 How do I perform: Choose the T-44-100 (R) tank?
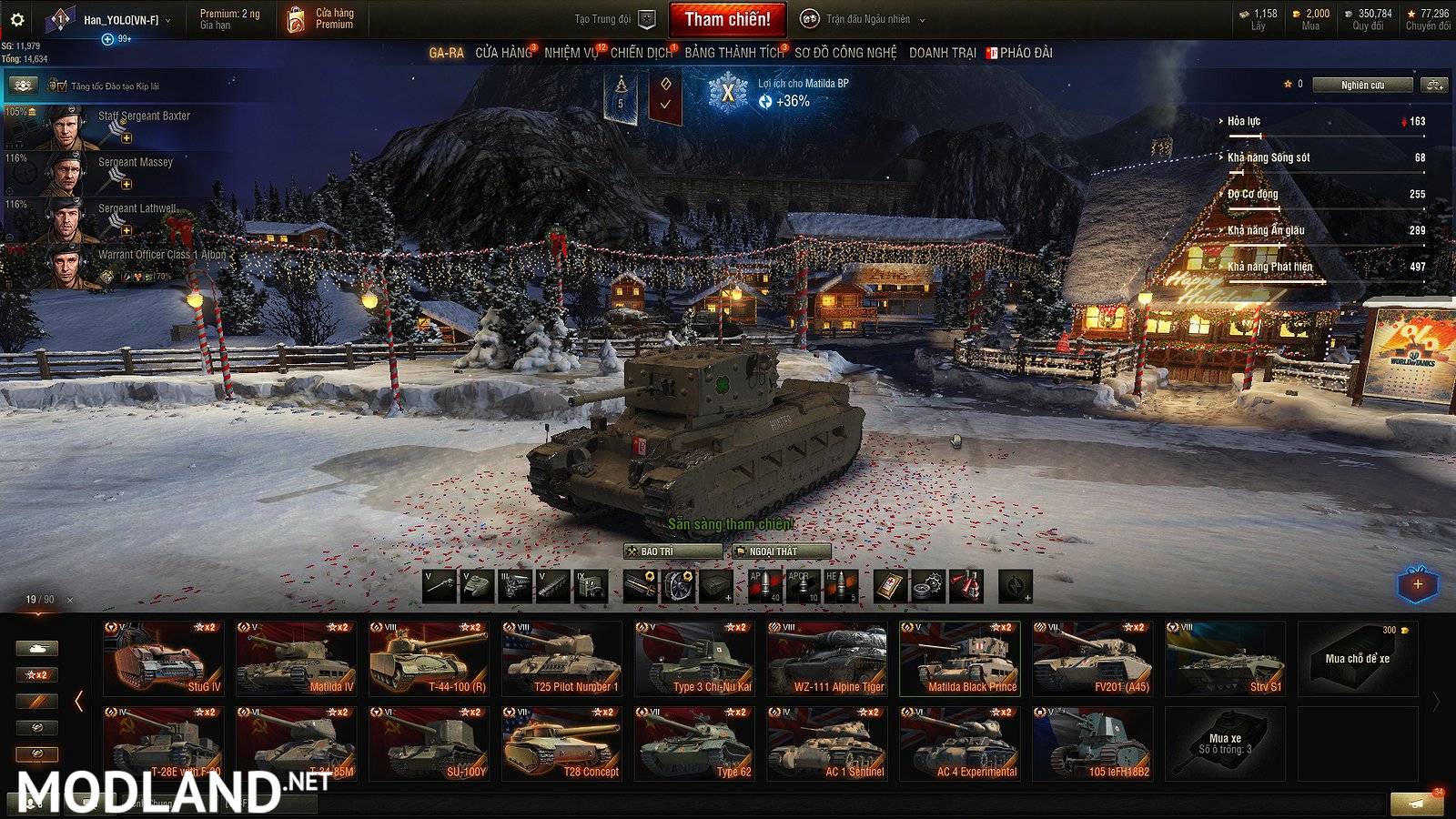(x=430, y=658)
